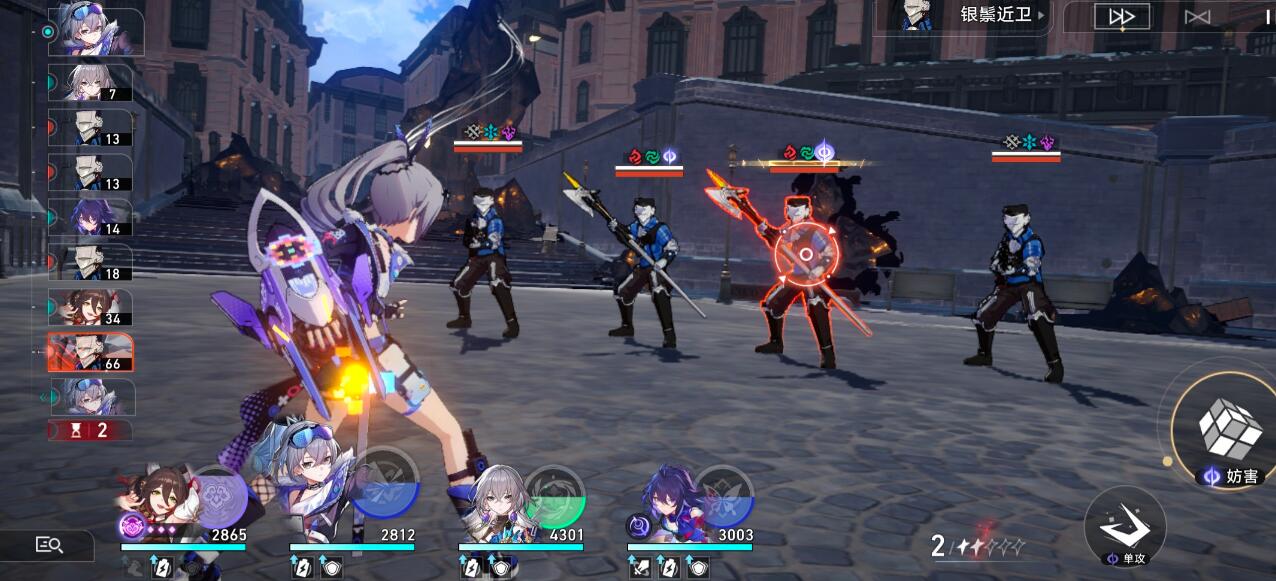Click the highlighted turn-order entry marked 66
The width and height of the screenshot is (1276, 581).
(x=91, y=353)
